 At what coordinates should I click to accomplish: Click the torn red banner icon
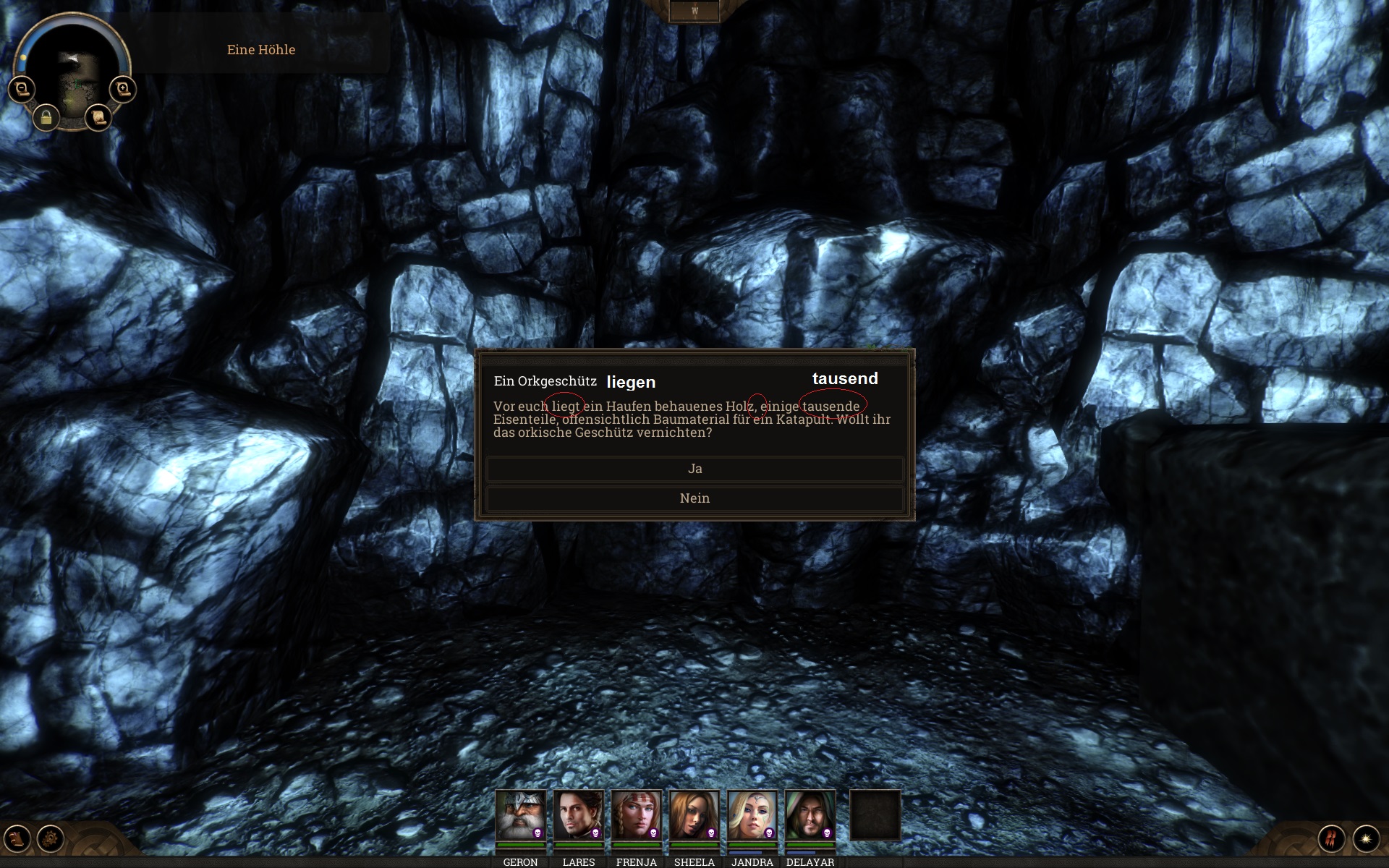1331,839
